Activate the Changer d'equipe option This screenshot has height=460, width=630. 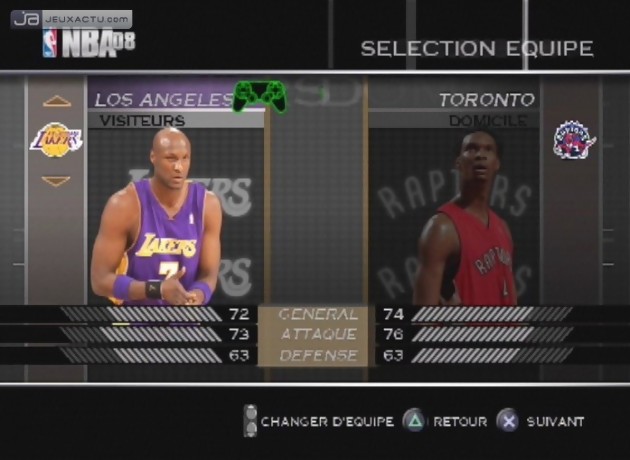(x=318, y=422)
